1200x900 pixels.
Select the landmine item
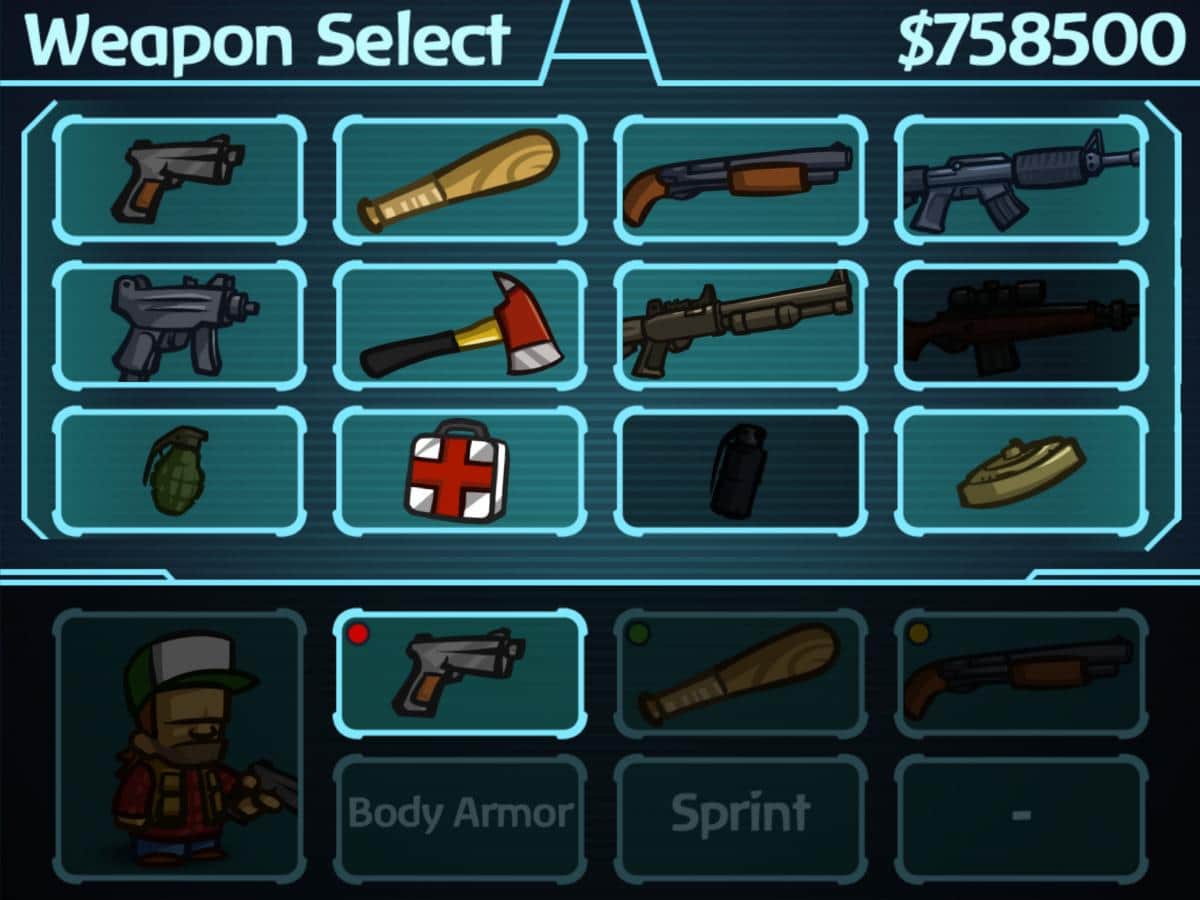1021,471
